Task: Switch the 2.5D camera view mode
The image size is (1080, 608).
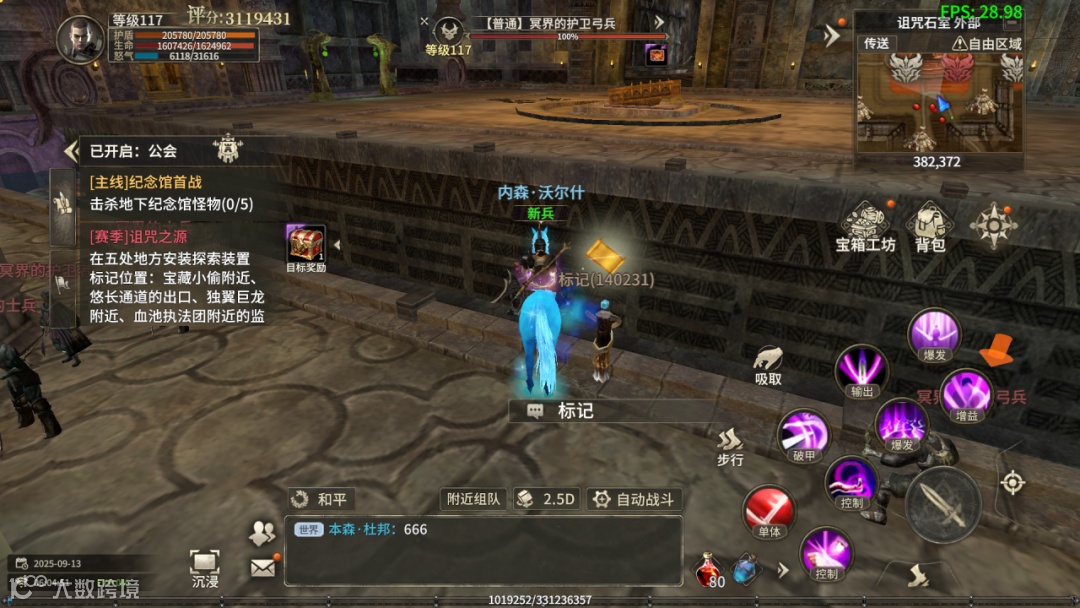Action: [547, 499]
